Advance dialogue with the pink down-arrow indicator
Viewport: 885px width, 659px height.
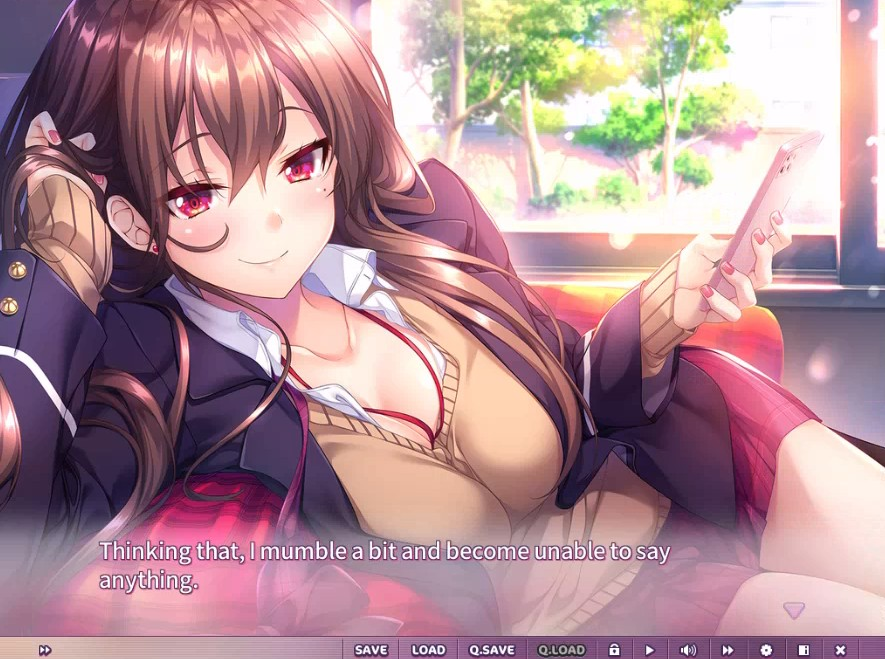pos(794,609)
